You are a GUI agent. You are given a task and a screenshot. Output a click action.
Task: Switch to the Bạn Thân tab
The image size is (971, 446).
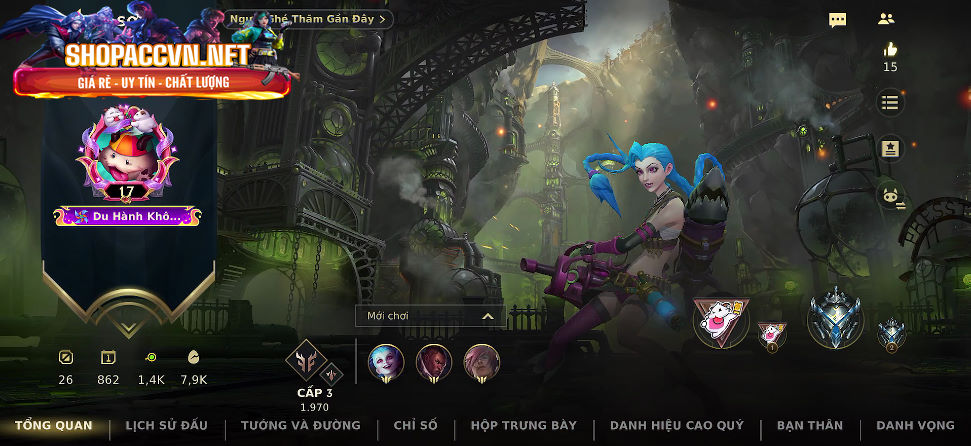point(810,426)
